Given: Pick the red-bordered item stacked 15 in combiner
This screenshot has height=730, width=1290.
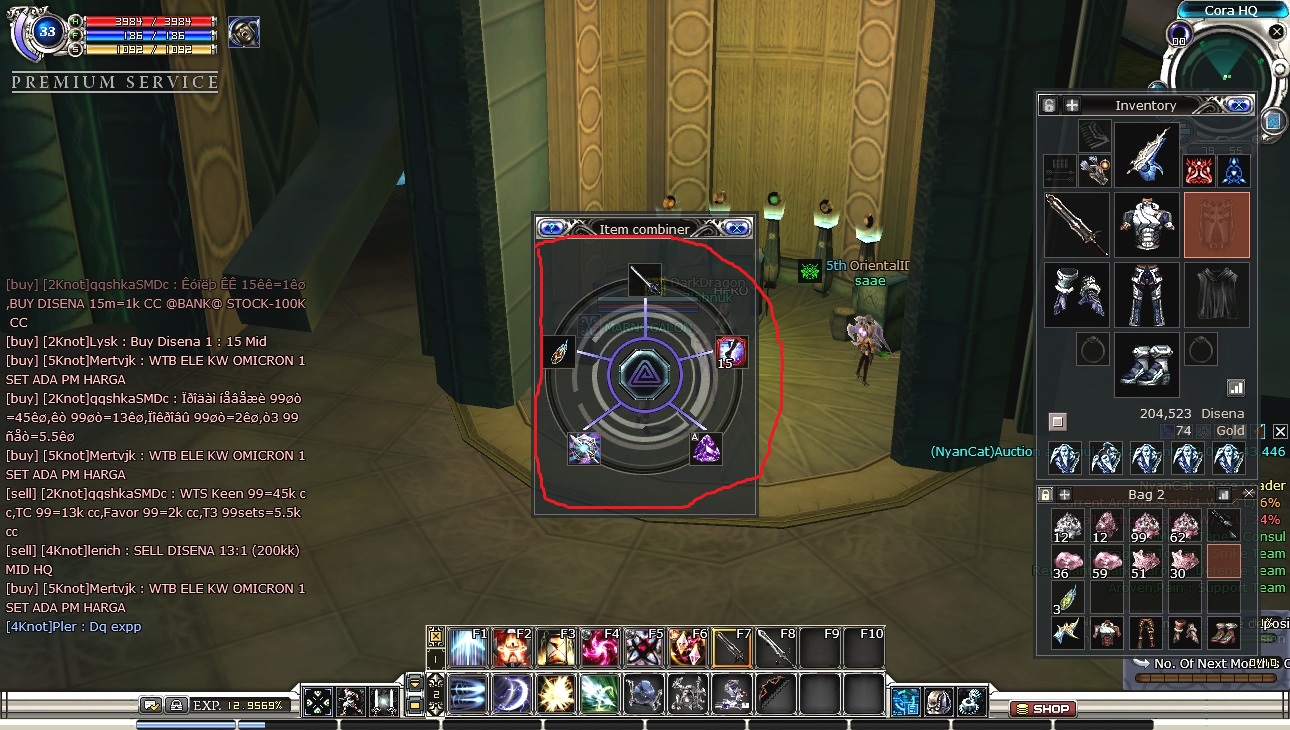Looking at the screenshot, I should pos(732,352).
